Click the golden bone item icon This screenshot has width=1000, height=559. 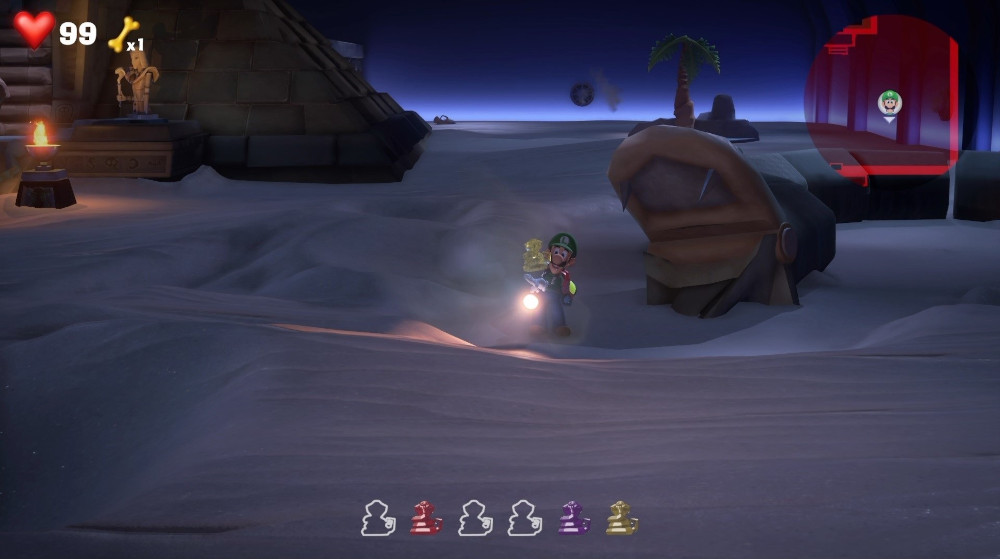[x=122, y=35]
